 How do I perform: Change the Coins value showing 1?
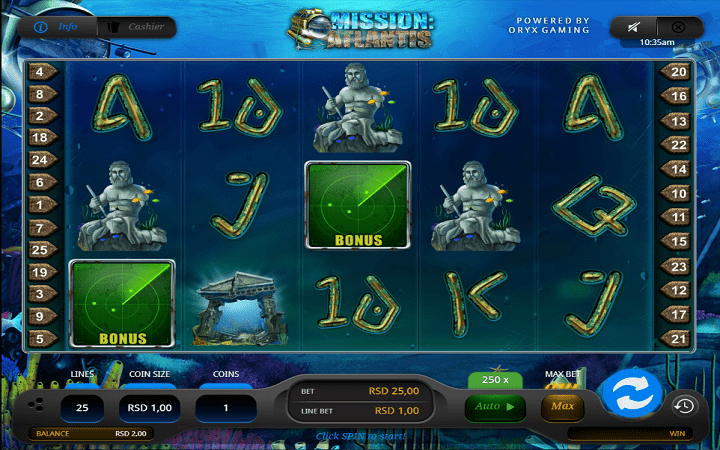tap(225, 408)
